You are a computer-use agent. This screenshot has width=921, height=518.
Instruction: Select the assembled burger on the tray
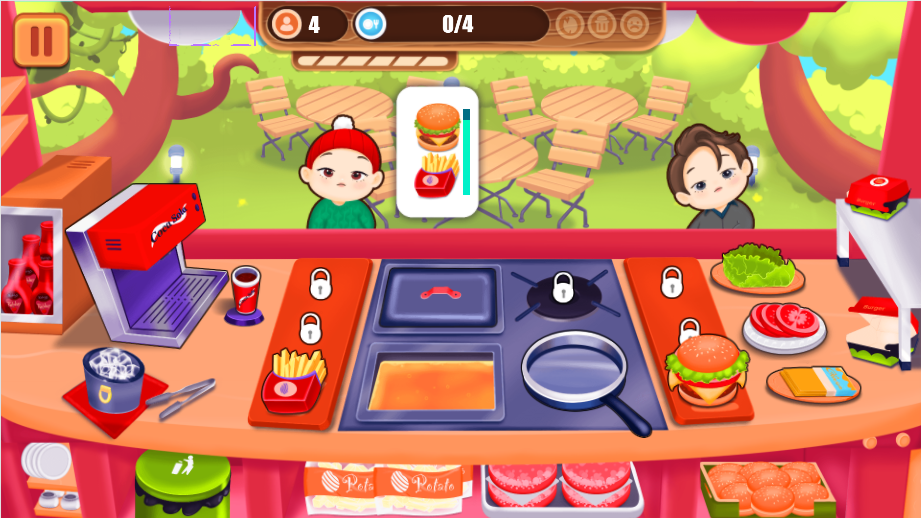click(705, 366)
